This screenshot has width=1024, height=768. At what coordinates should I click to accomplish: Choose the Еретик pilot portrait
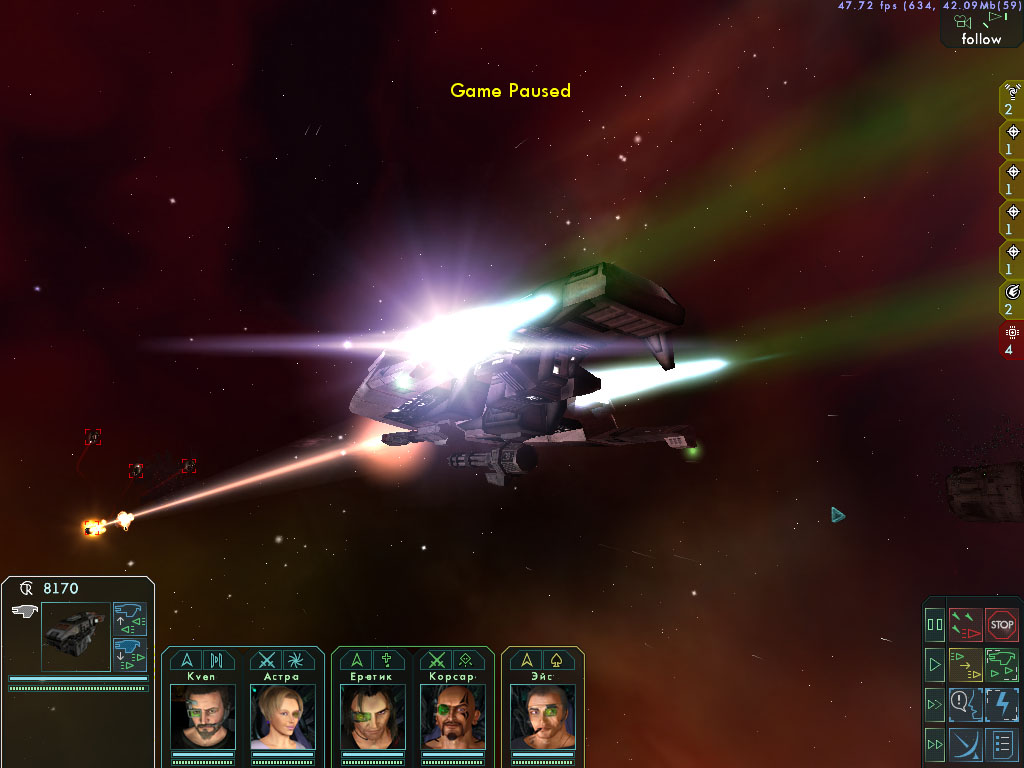[x=373, y=716]
